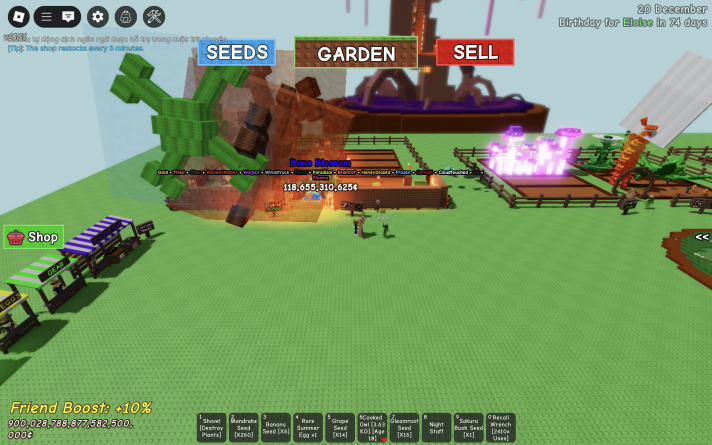712x445 pixels.
Task: Equip the Recall Wrench slot
Action: (500, 427)
